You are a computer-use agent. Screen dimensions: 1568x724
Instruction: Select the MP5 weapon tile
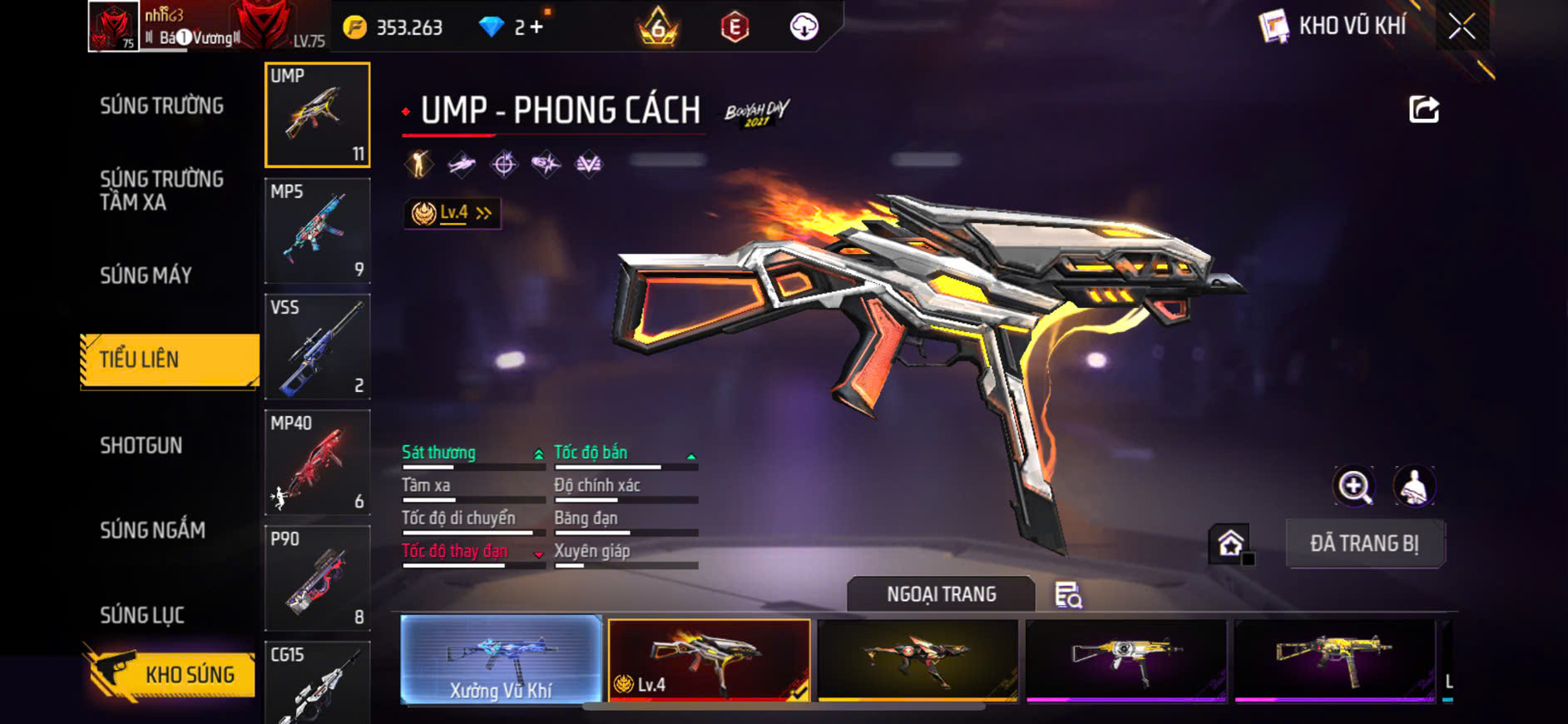tap(317, 231)
